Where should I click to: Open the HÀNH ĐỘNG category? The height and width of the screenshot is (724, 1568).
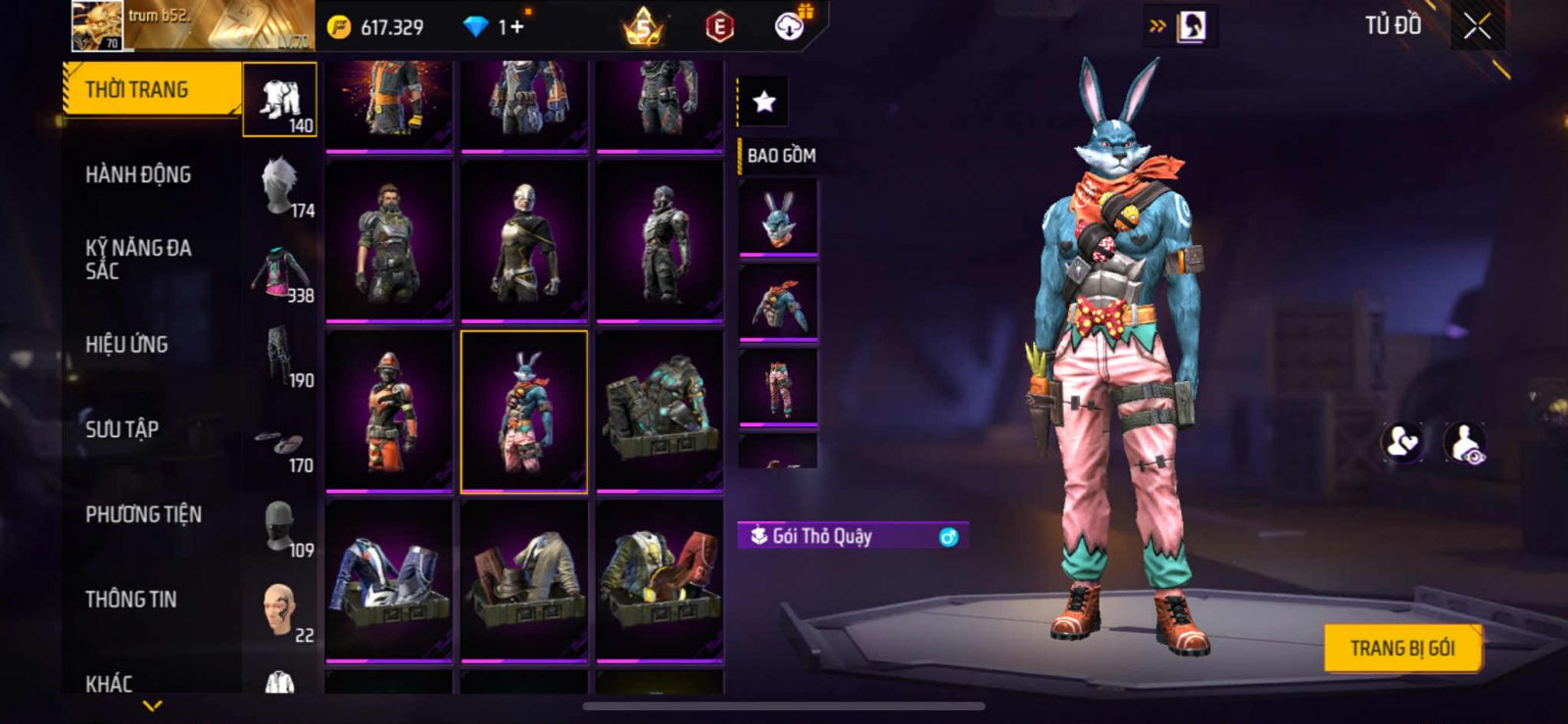(138, 174)
